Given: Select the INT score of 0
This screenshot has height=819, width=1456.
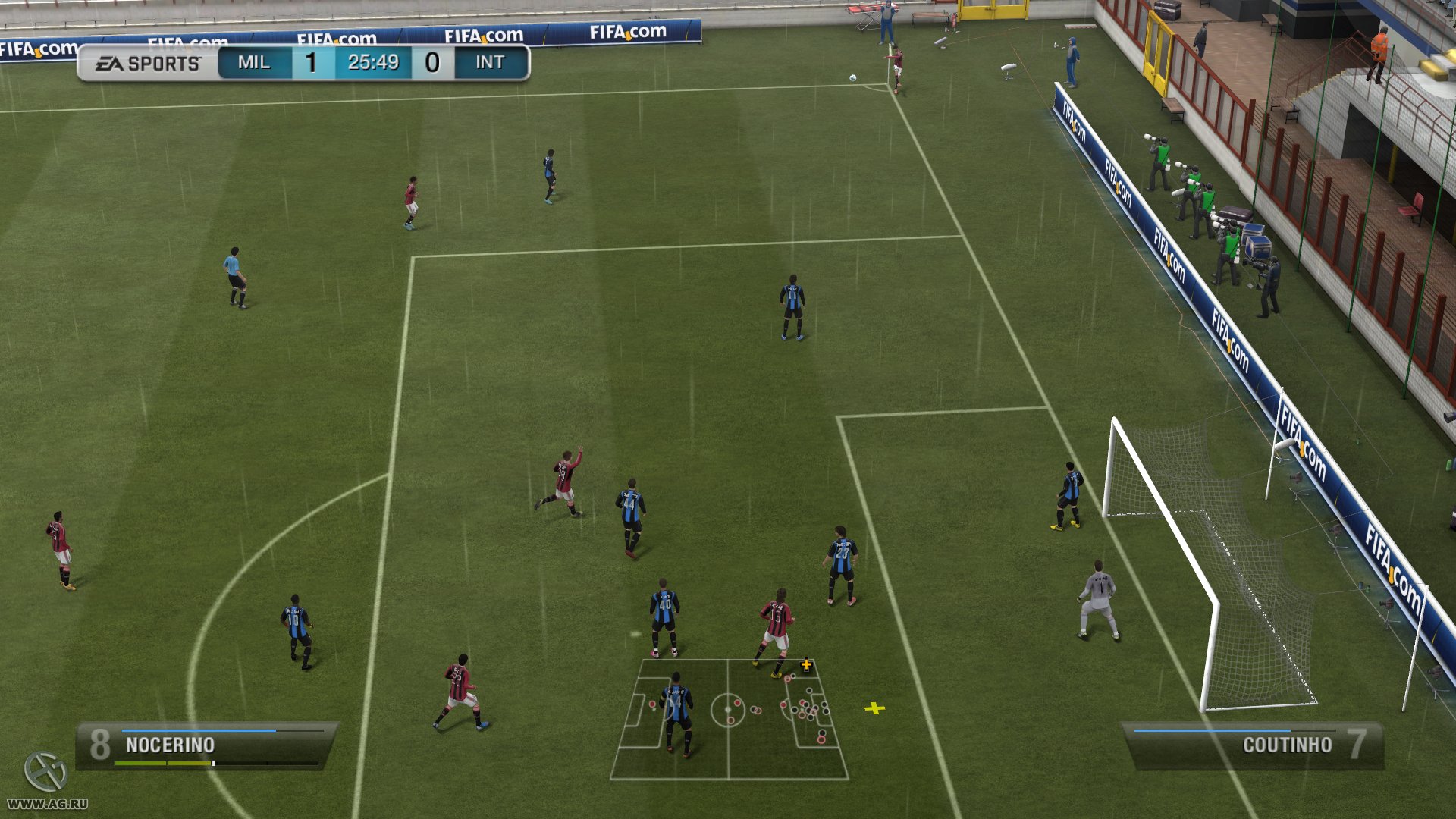Looking at the screenshot, I should (433, 63).
